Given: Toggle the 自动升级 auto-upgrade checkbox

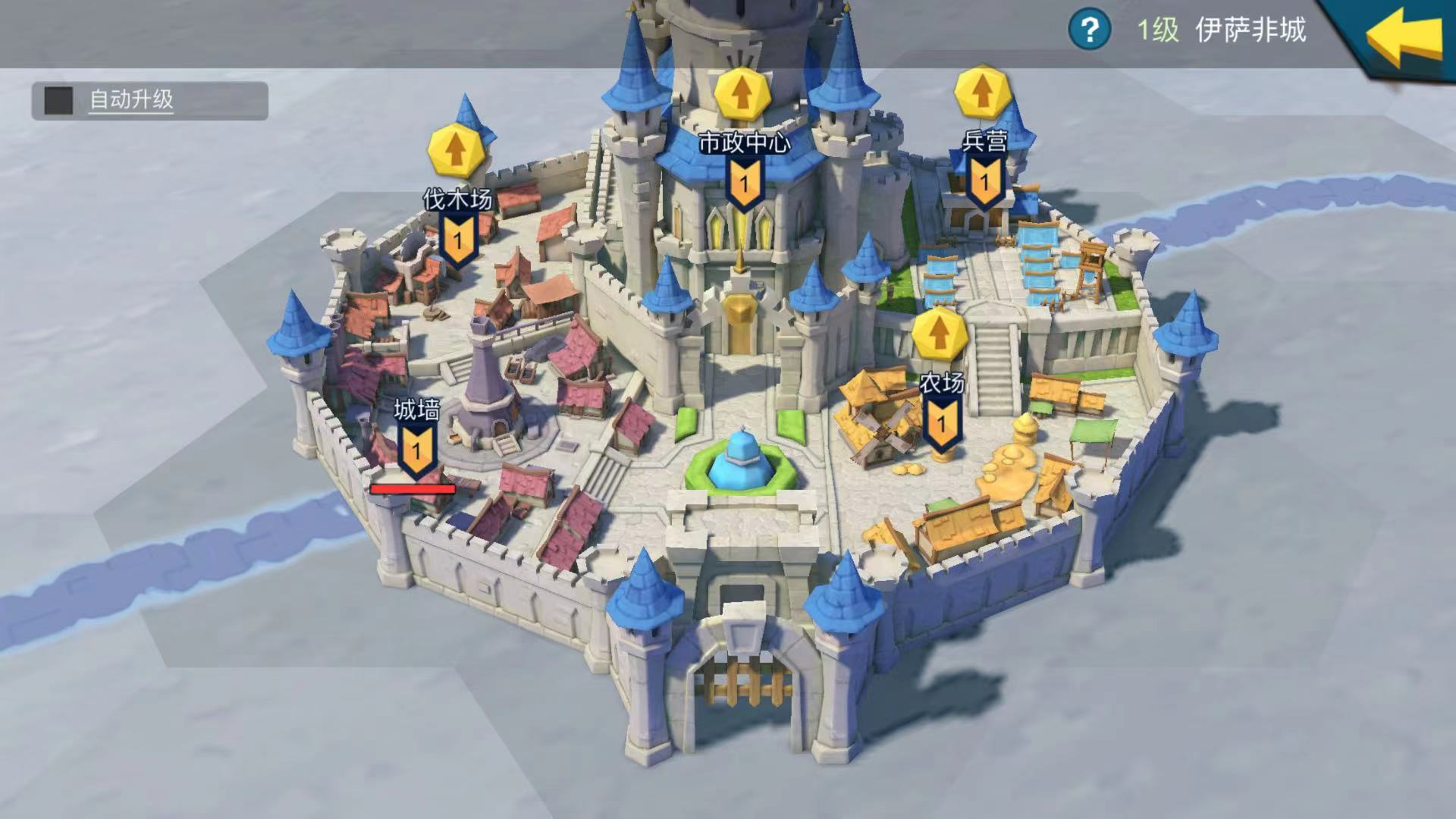Looking at the screenshot, I should (x=58, y=100).
